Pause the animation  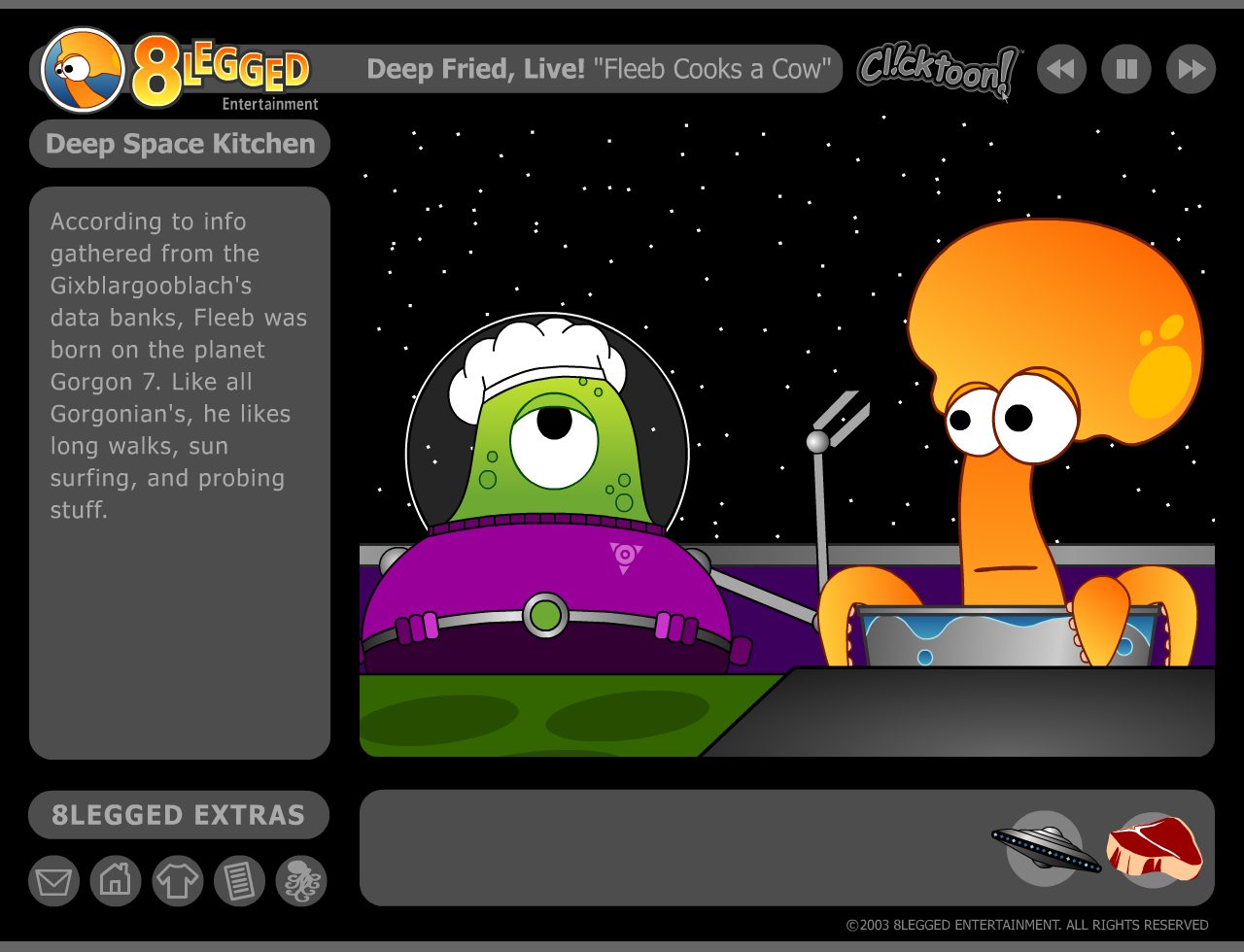[x=1125, y=68]
